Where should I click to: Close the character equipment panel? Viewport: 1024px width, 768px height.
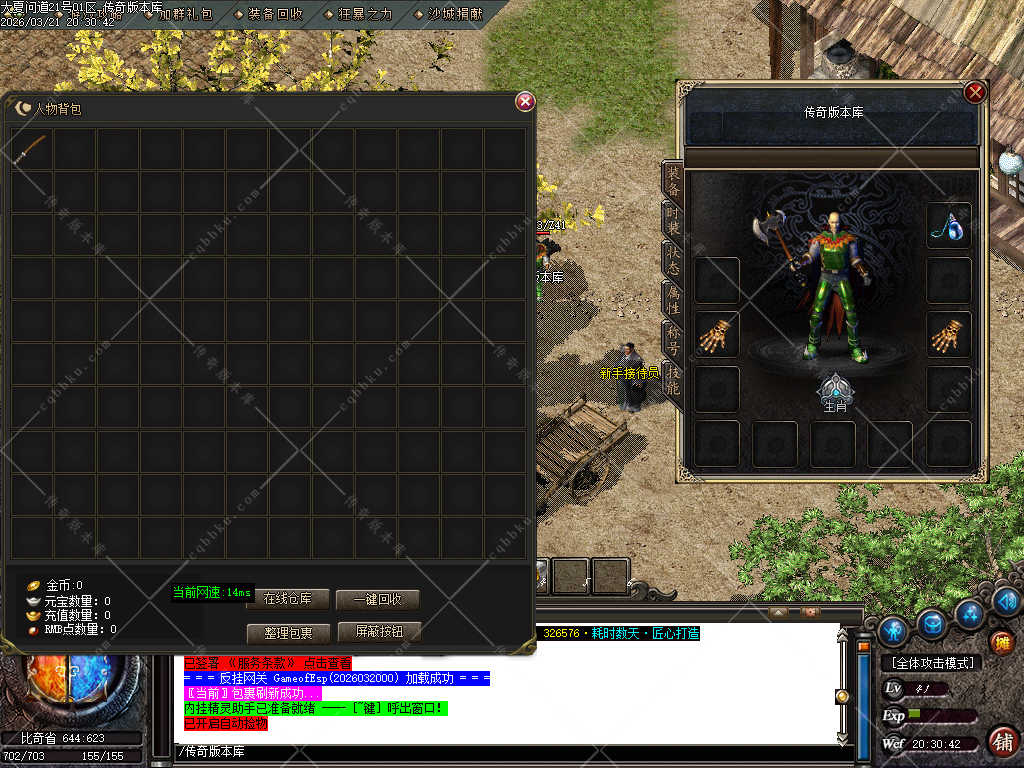pos(975,93)
